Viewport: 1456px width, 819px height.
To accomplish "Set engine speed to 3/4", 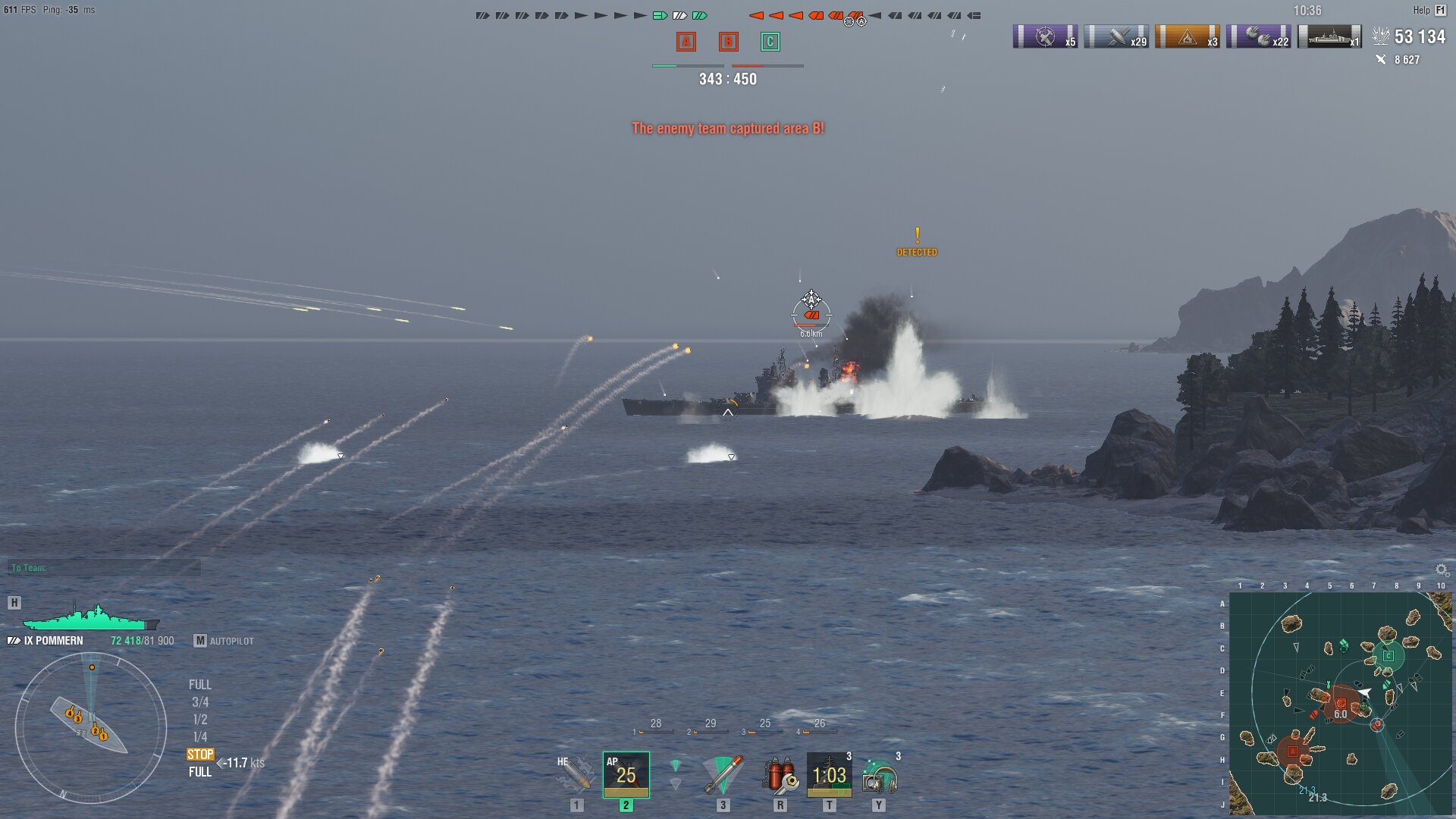I will (x=200, y=702).
